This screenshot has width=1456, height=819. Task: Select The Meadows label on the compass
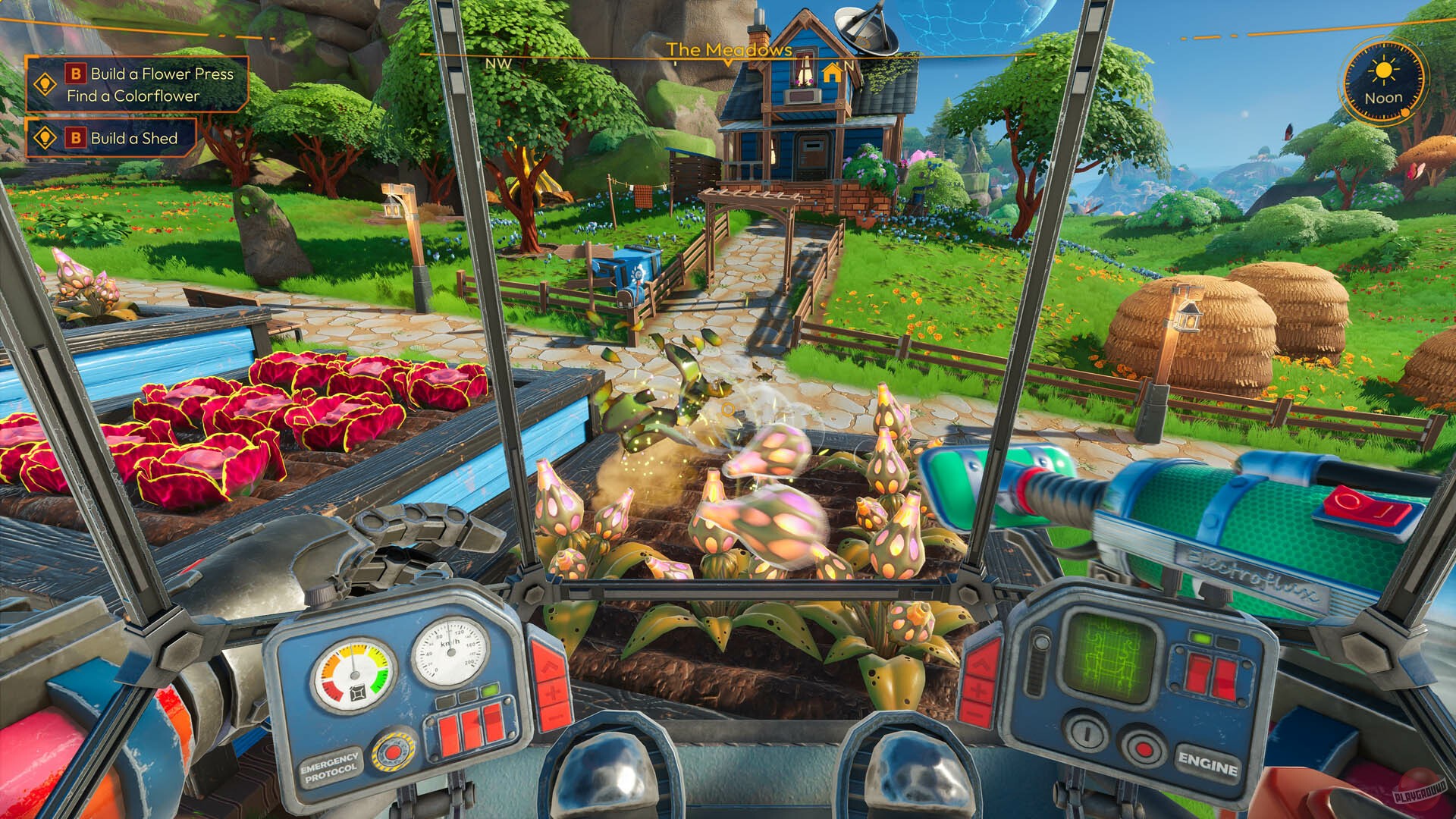[x=730, y=50]
